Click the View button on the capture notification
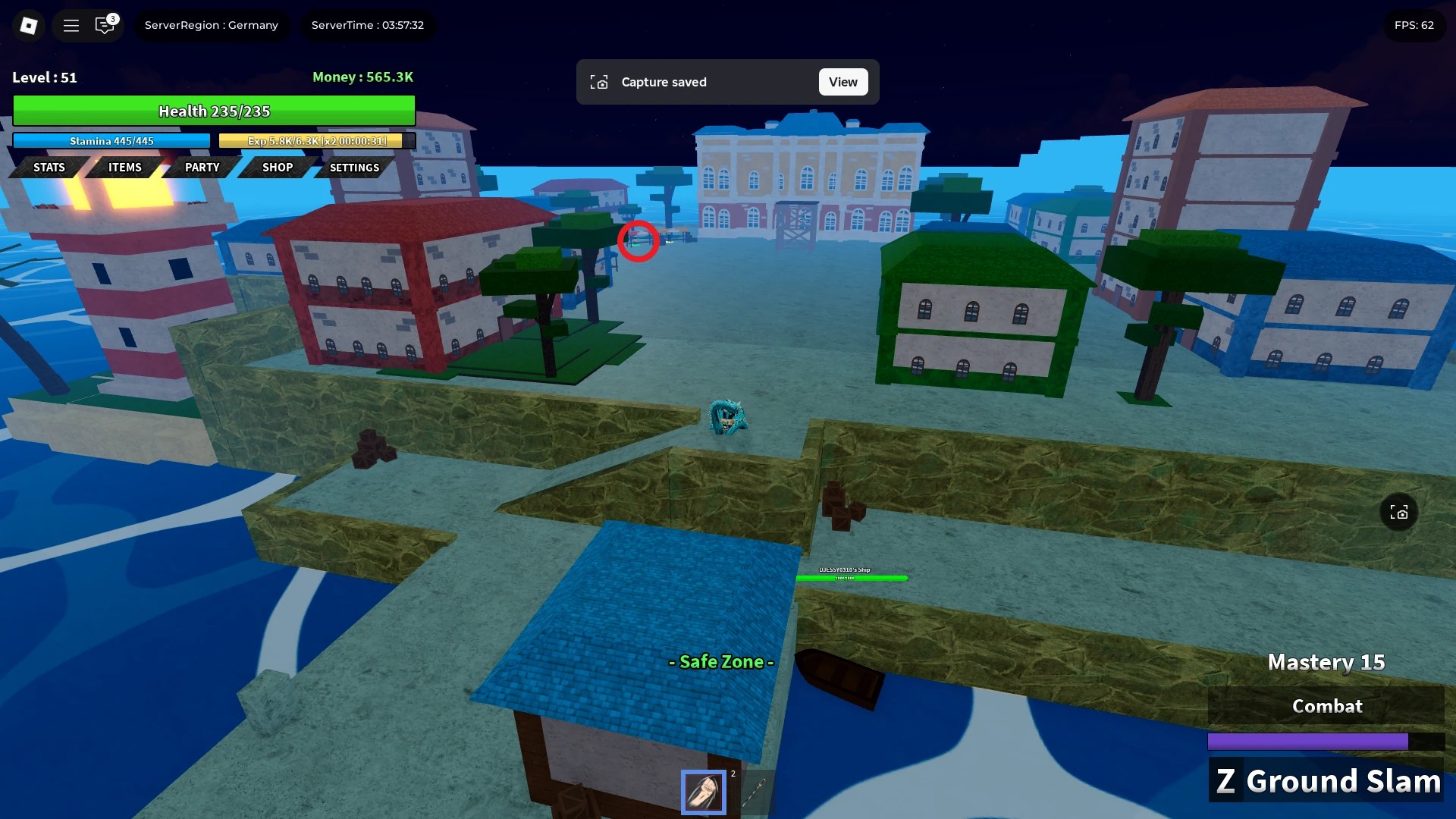The height and width of the screenshot is (819, 1456). tap(843, 81)
